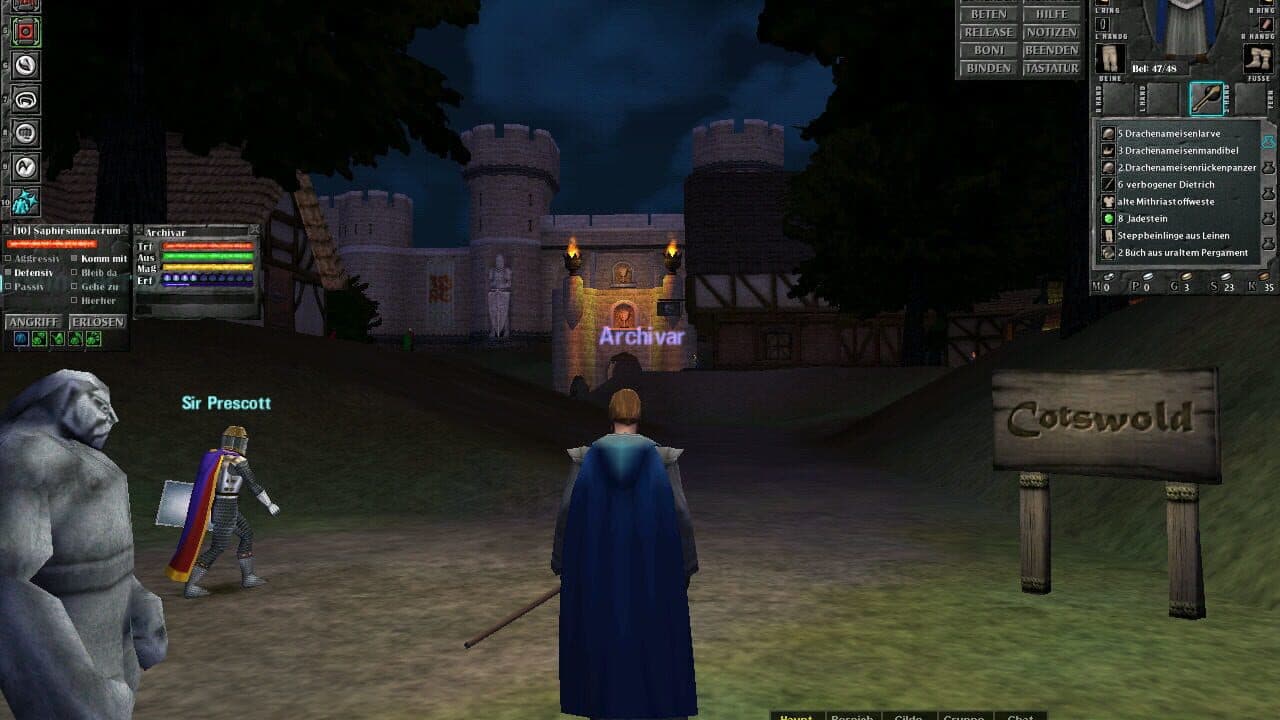The width and height of the screenshot is (1280, 720).
Task: Enable Passiv pet behavior
Action: 8,286
